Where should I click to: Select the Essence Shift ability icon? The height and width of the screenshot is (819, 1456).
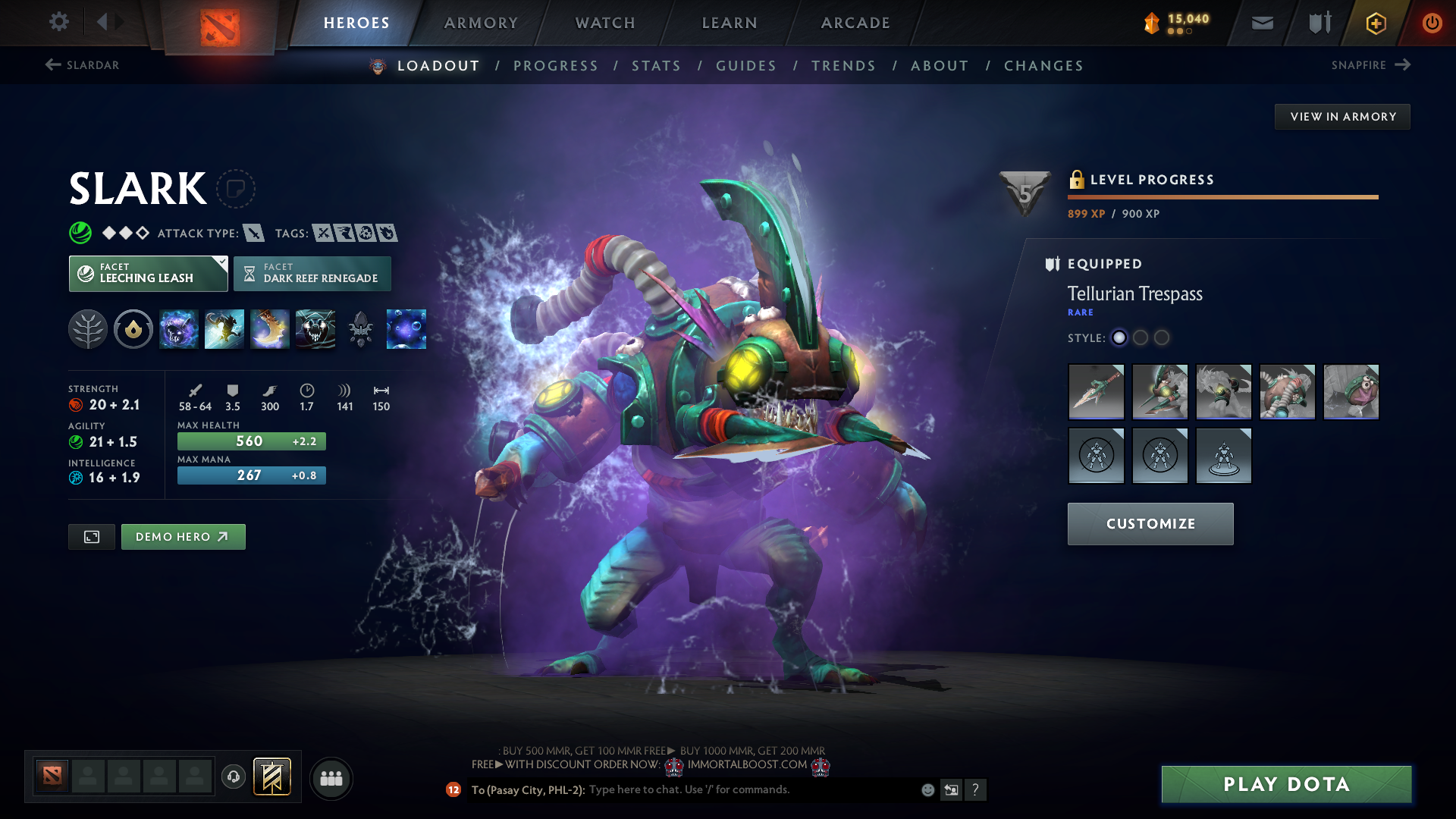[x=270, y=329]
